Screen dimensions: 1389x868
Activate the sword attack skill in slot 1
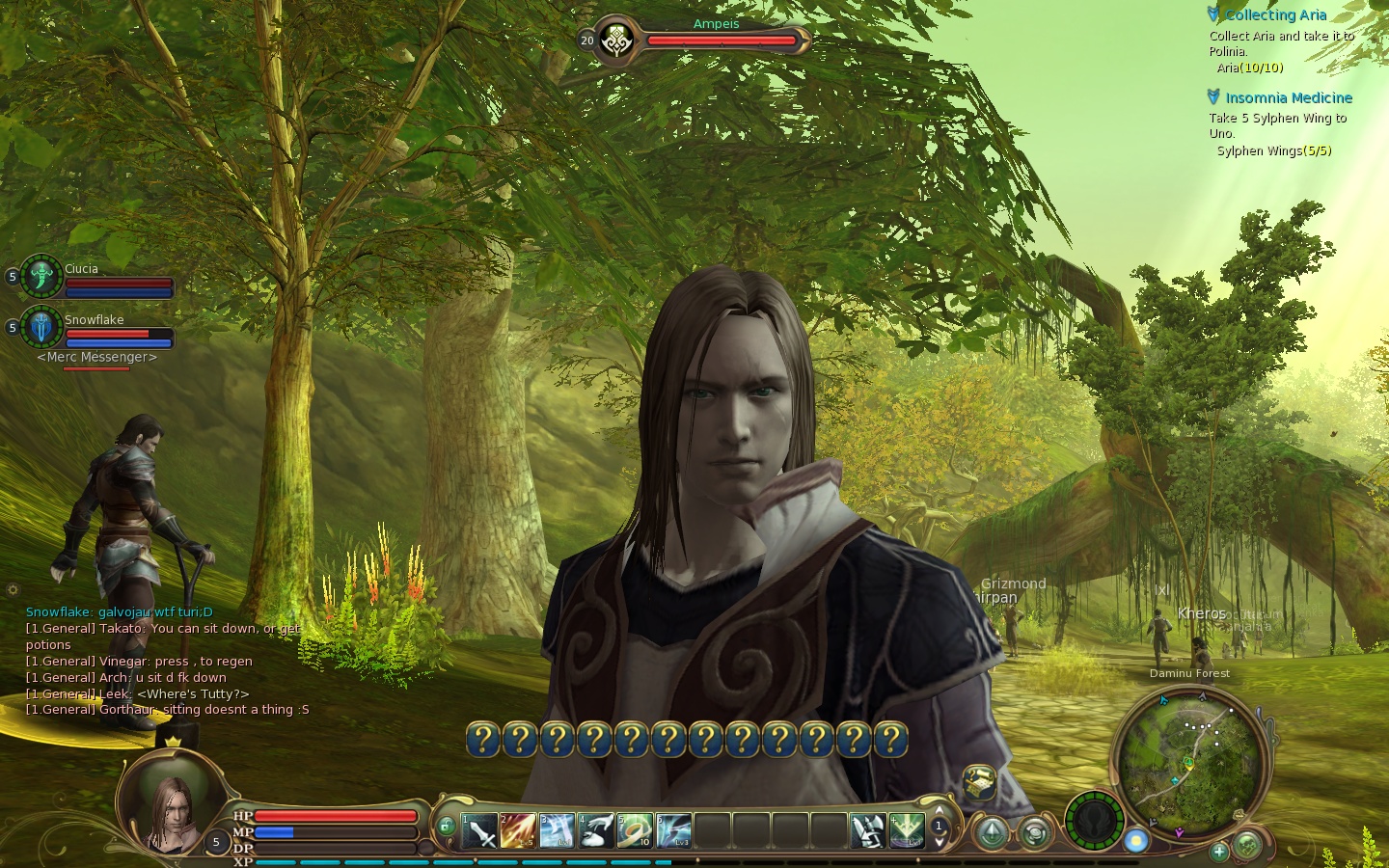click(x=479, y=829)
